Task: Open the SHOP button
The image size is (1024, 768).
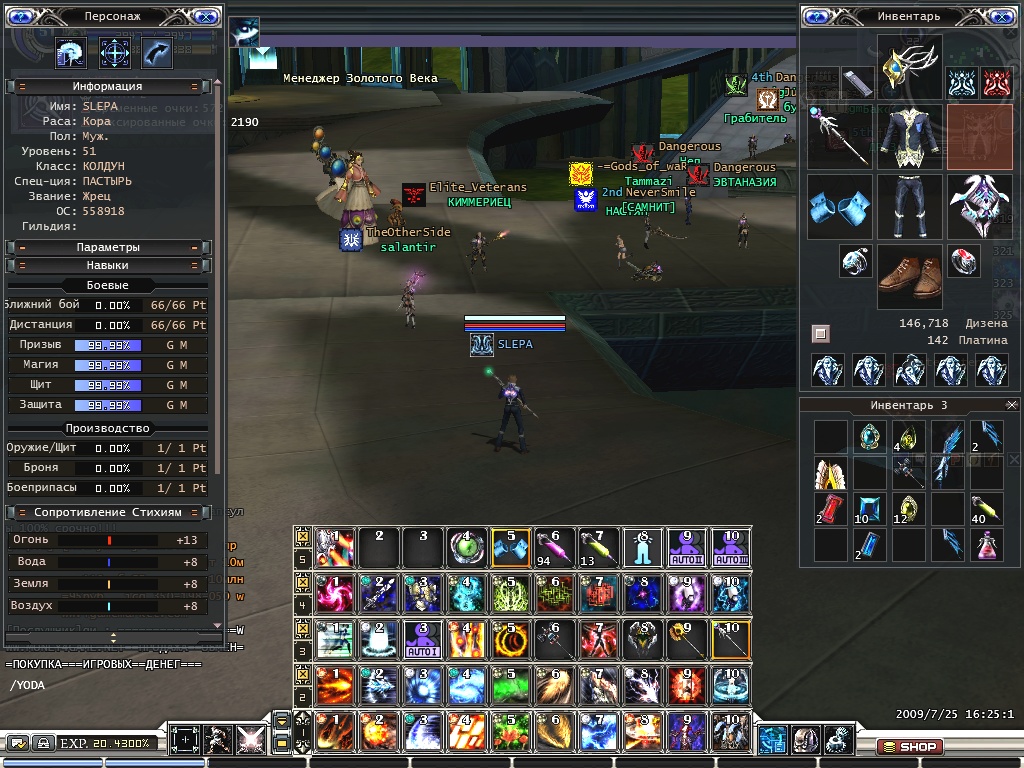Action: (x=909, y=747)
